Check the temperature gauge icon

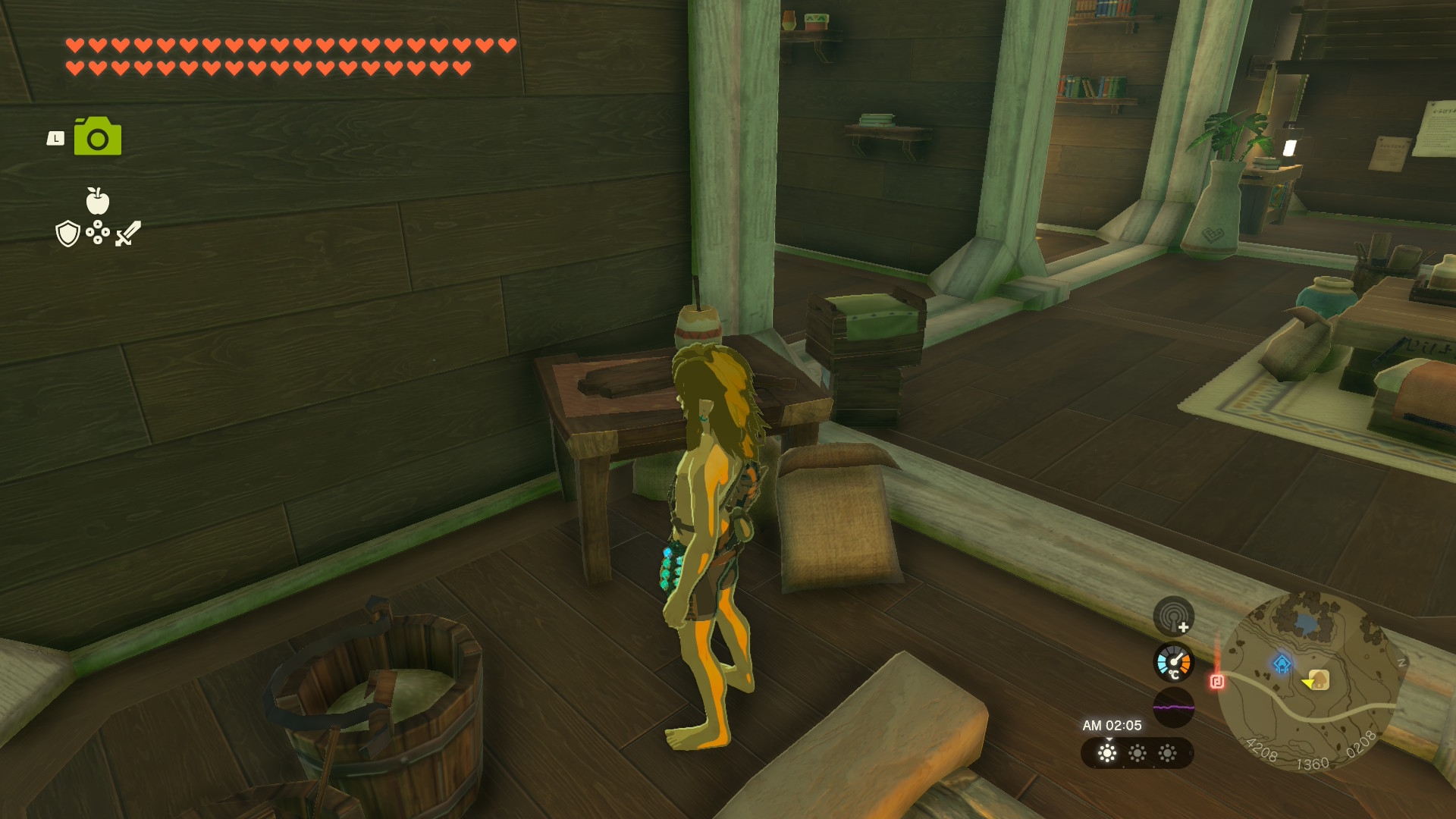(x=1173, y=662)
